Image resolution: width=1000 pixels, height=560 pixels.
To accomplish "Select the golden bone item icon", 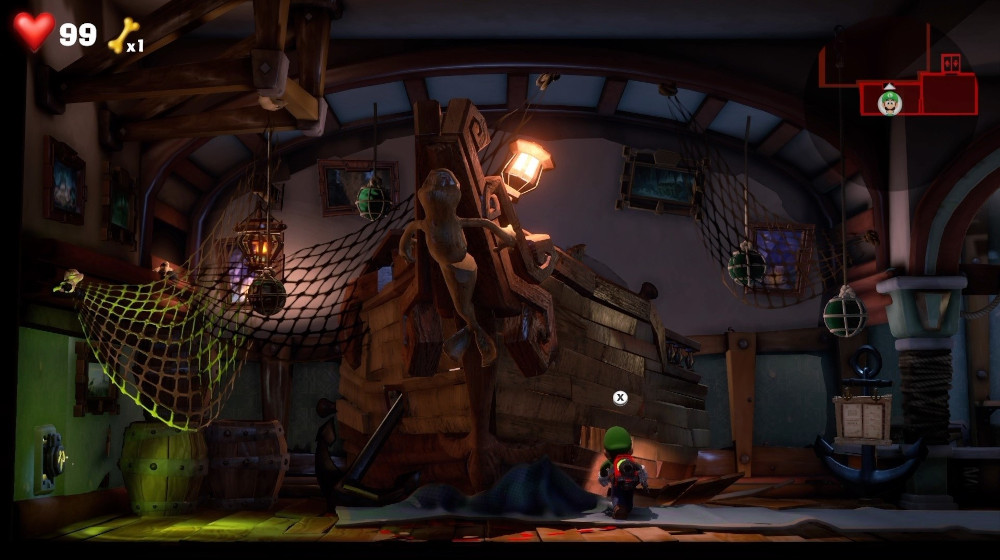I will pyautogui.click(x=122, y=36).
